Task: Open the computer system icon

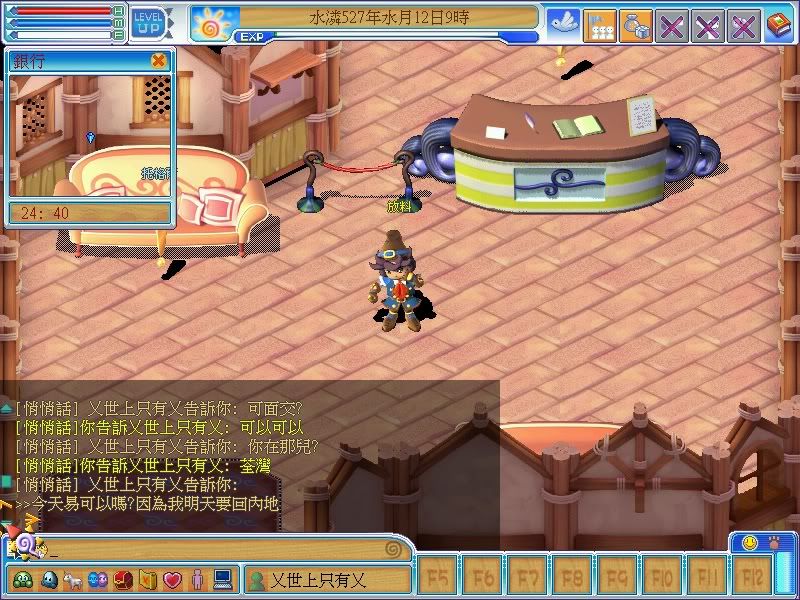Action: point(222,579)
